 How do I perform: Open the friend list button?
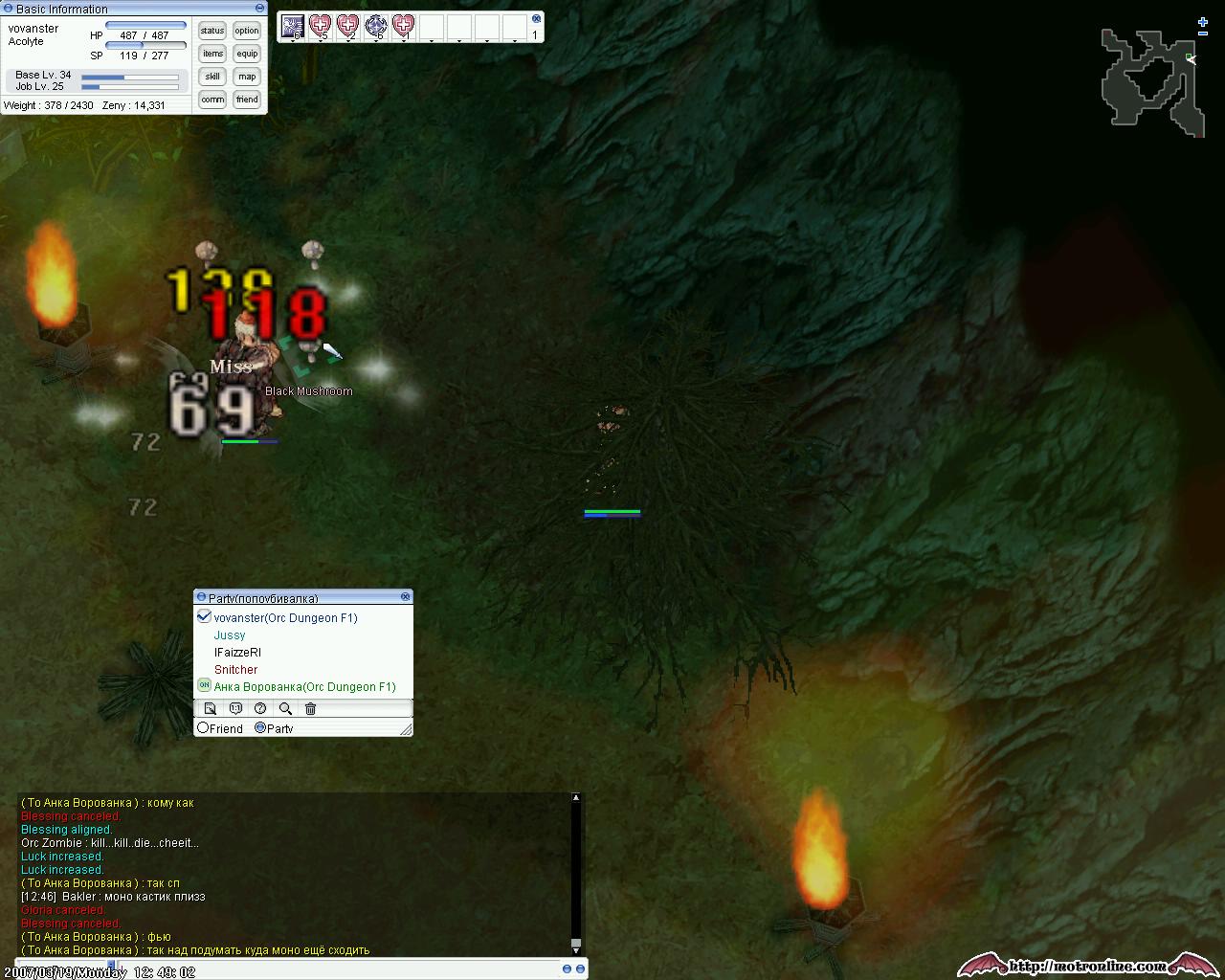pyautogui.click(x=247, y=100)
